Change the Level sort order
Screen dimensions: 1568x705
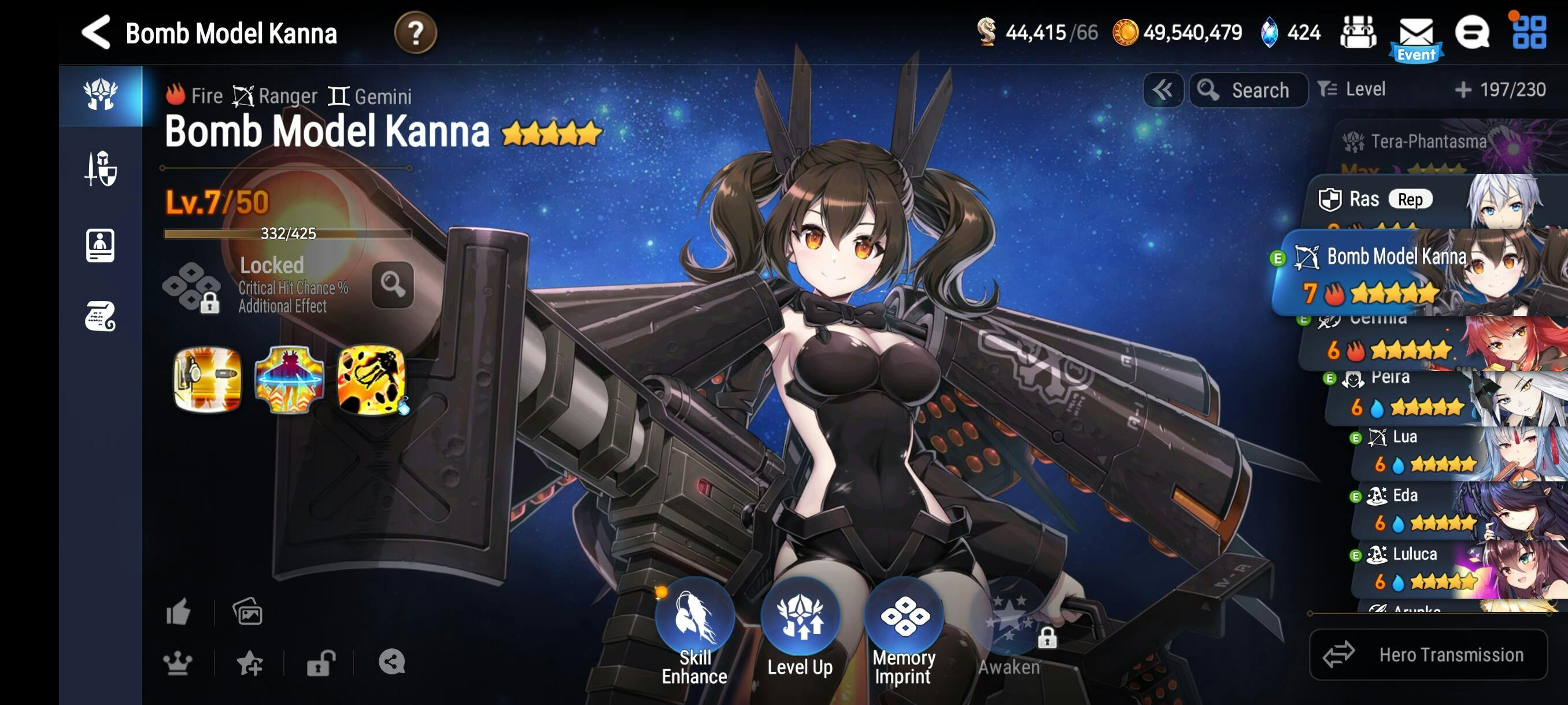pyautogui.click(x=1352, y=90)
